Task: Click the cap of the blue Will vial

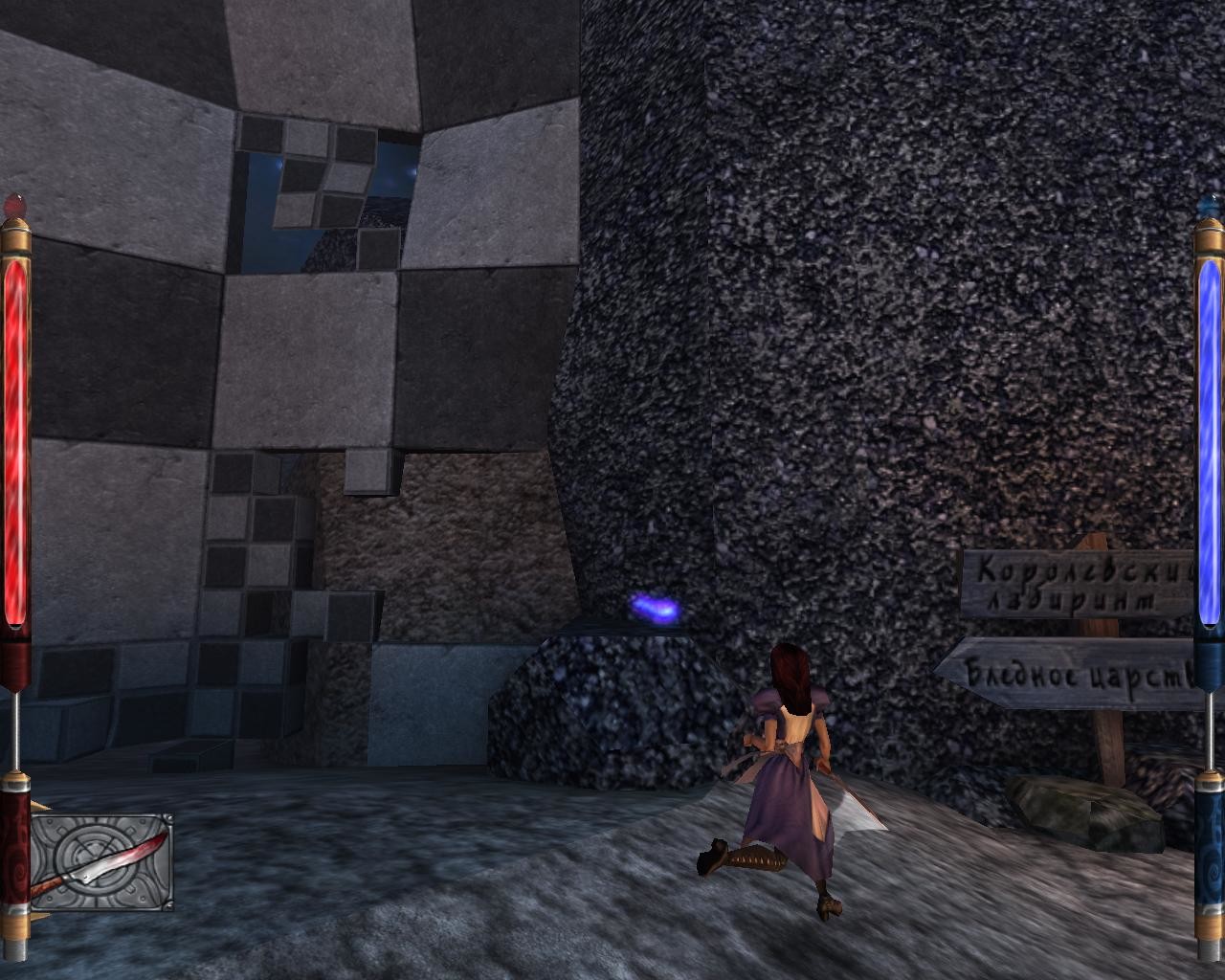Action: [x=1208, y=206]
